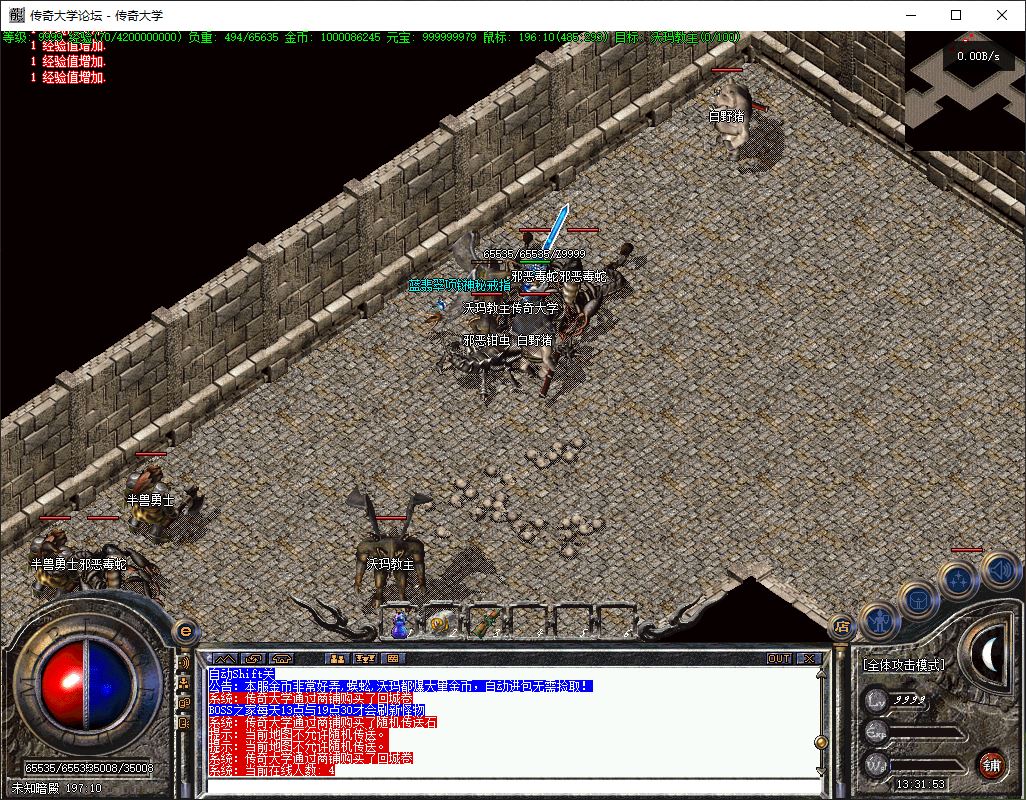Image resolution: width=1026 pixels, height=800 pixels.
Task: Click the chat scrollbar gold knob
Action: (821, 742)
